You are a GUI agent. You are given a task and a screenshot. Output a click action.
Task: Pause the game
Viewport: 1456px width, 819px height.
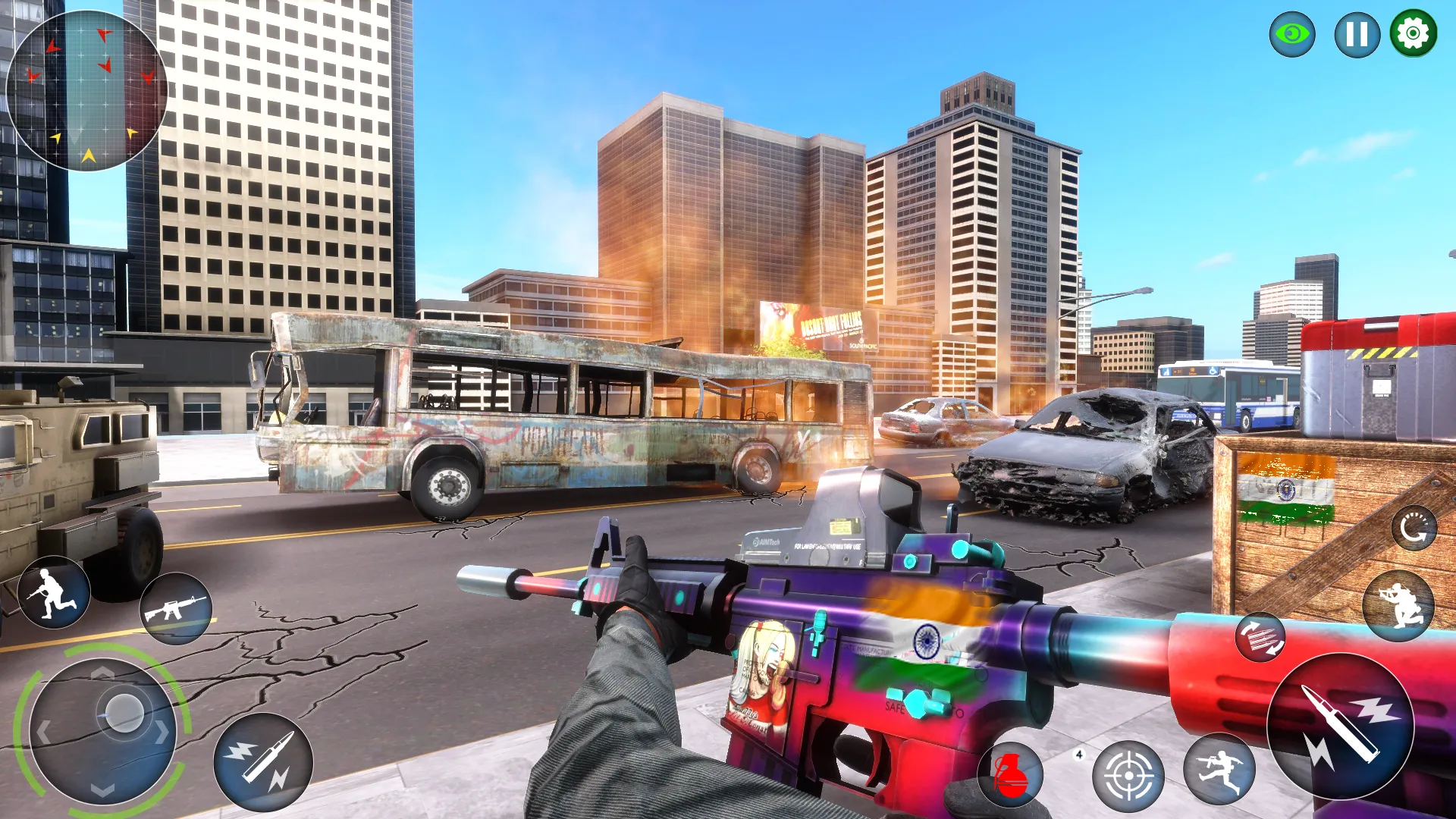coord(1356,33)
